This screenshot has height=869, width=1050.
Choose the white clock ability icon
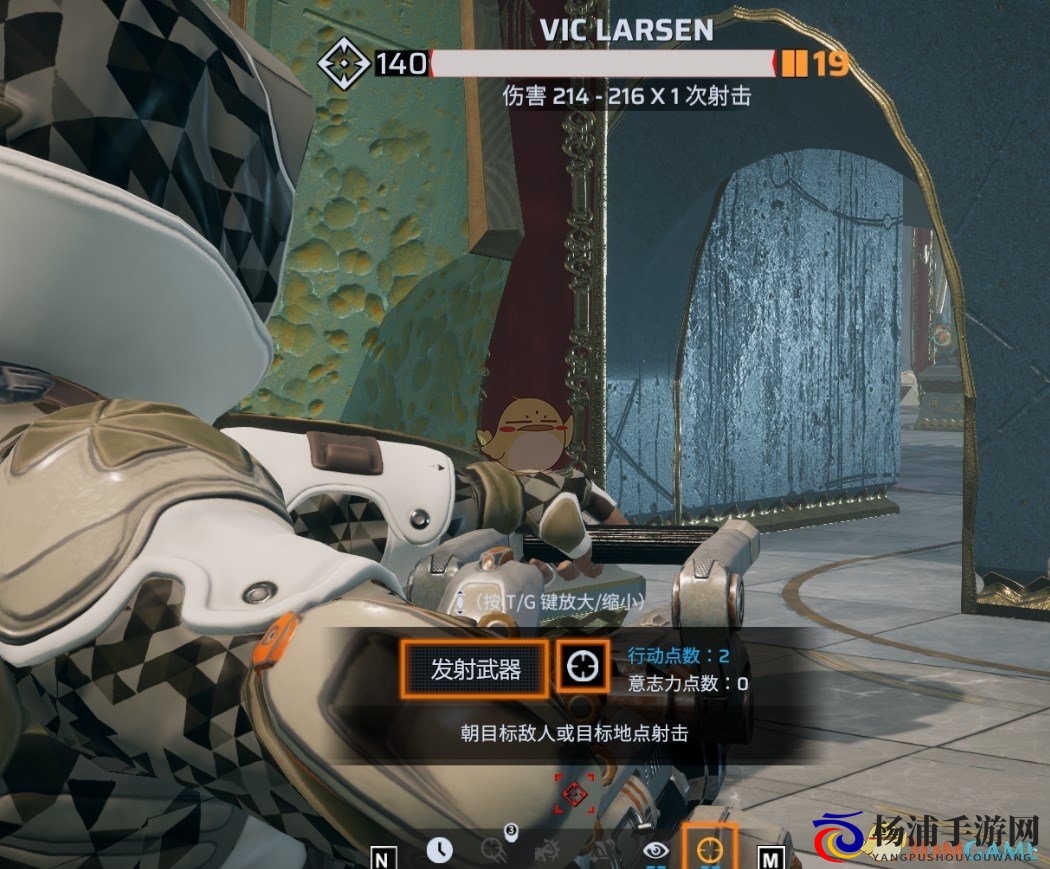coord(439,850)
